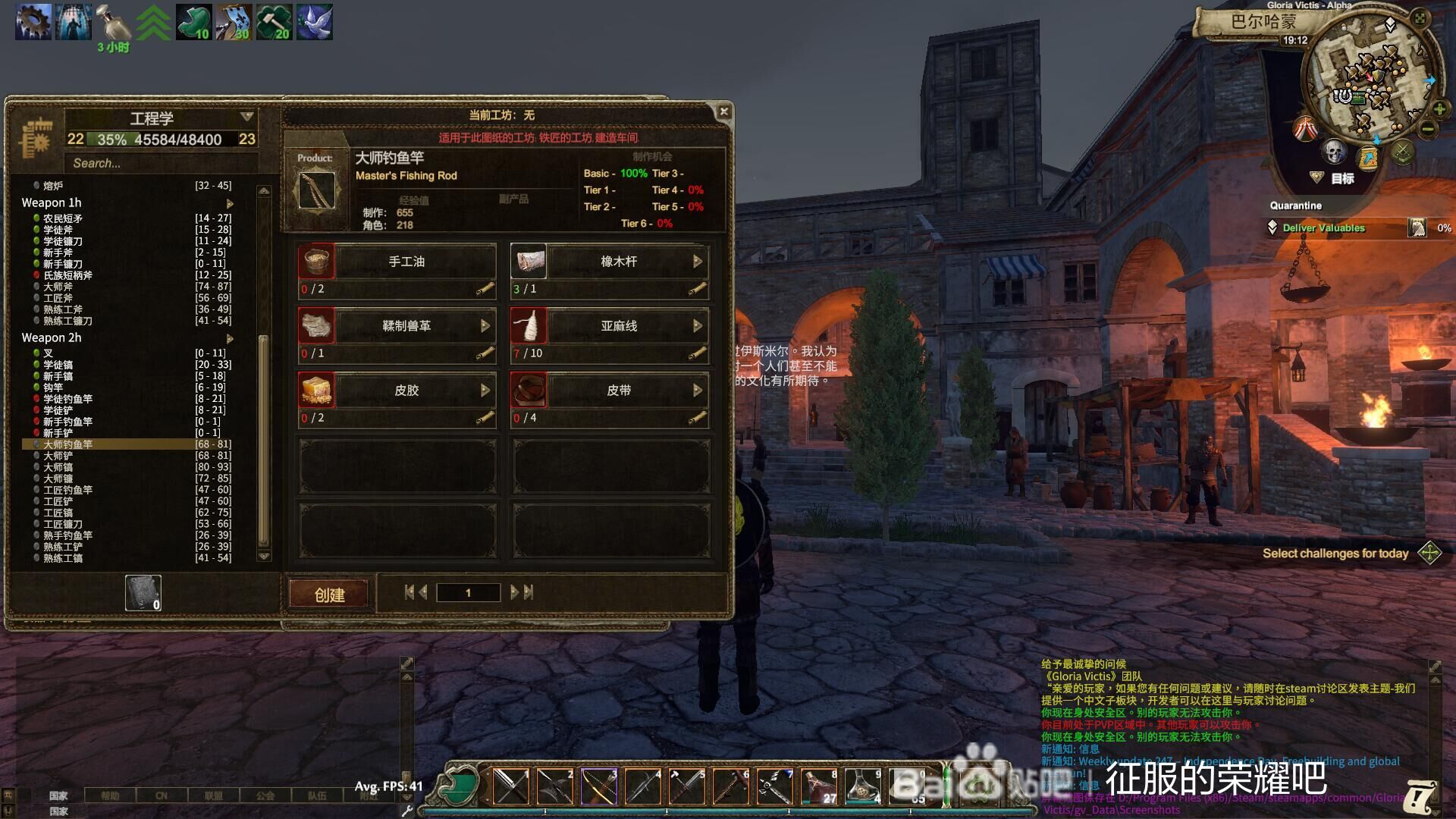Focus the recipe Search field
This screenshot has width=1456, height=819.
point(159,163)
